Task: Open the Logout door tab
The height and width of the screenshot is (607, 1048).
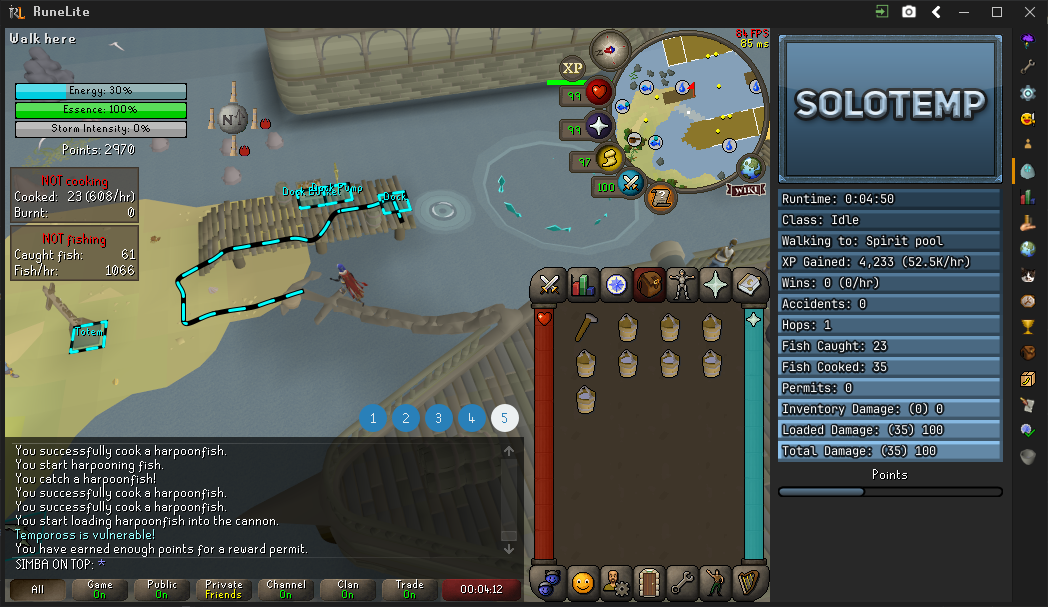Action: coord(650,580)
